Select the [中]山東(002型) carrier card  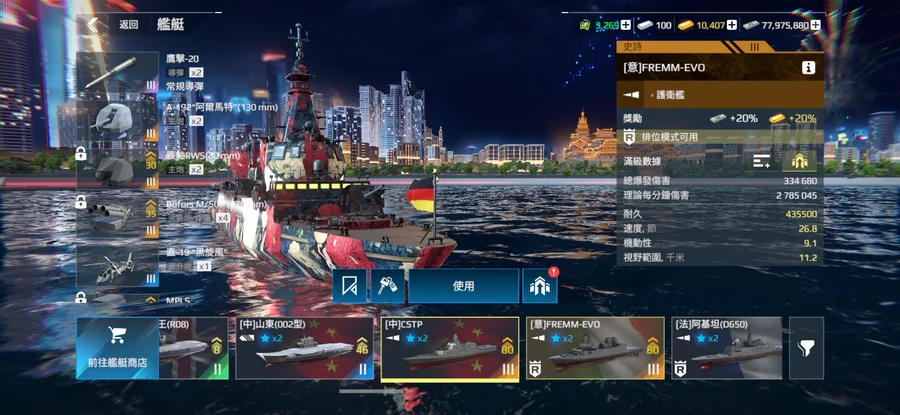click(x=305, y=348)
